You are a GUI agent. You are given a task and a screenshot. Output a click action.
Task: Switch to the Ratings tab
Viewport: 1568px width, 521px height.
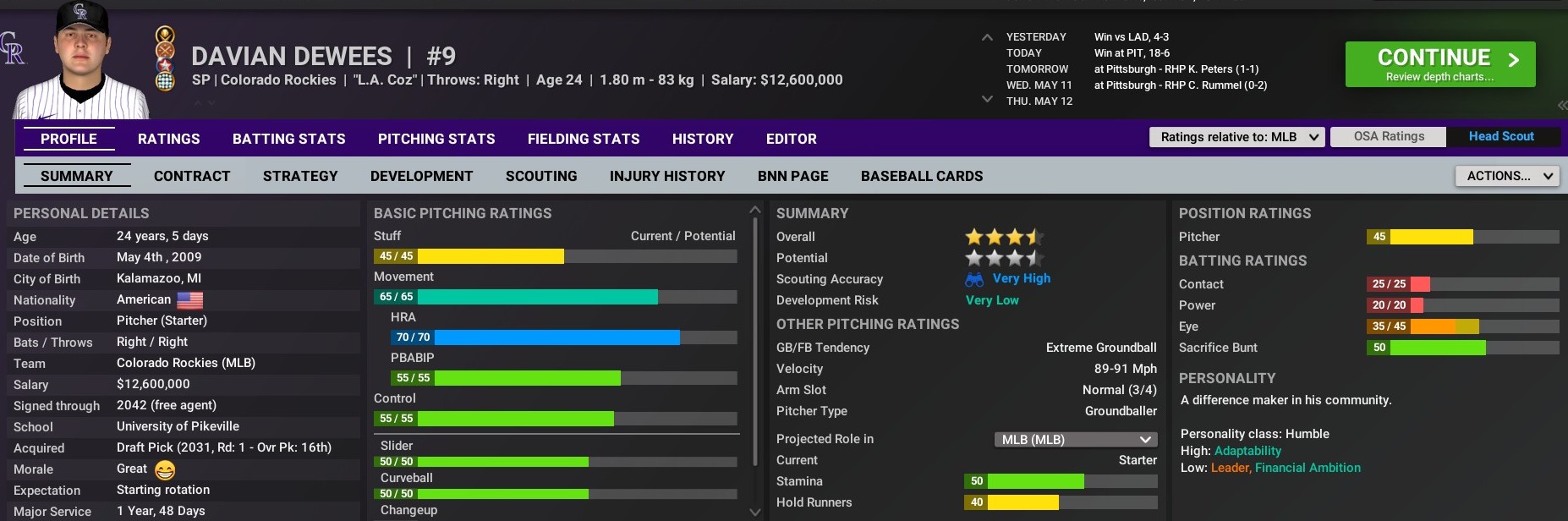(169, 139)
